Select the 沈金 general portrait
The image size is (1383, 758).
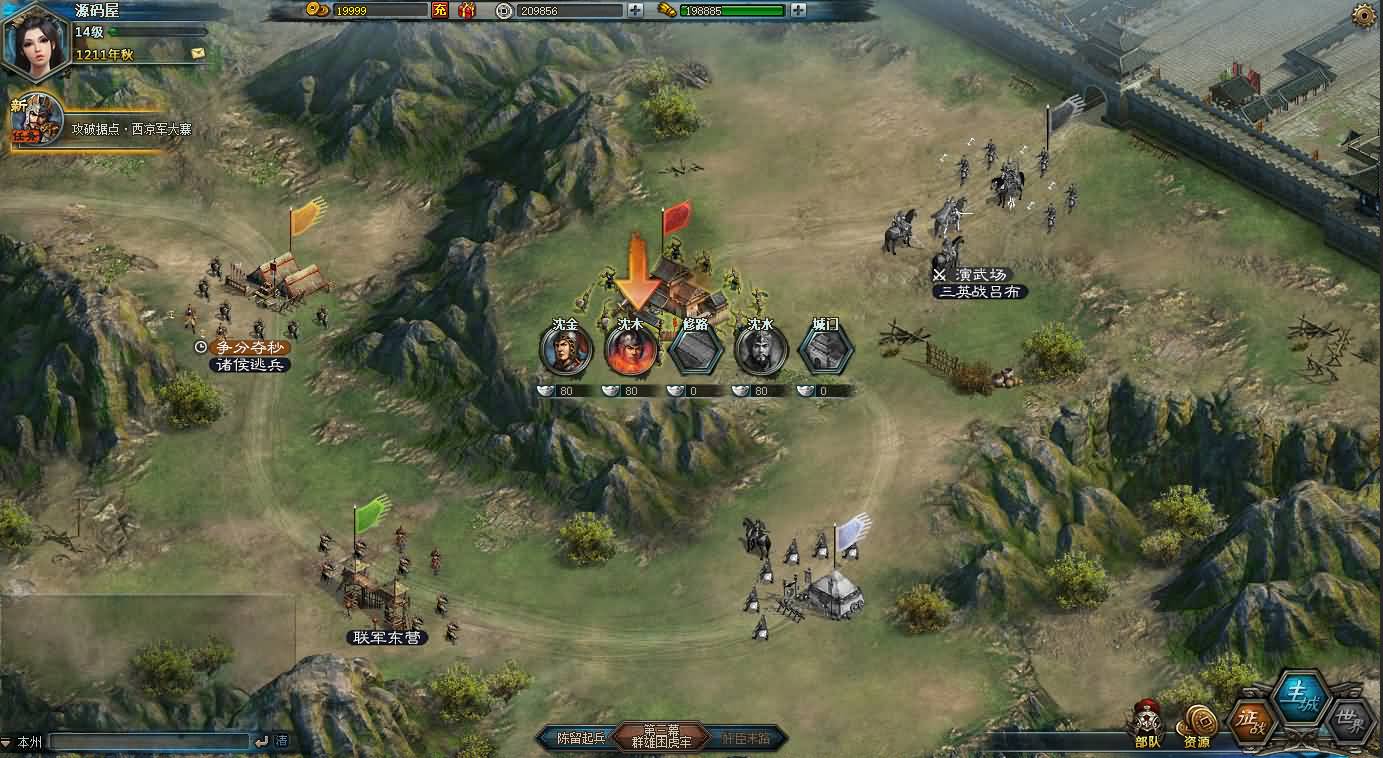click(566, 350)
